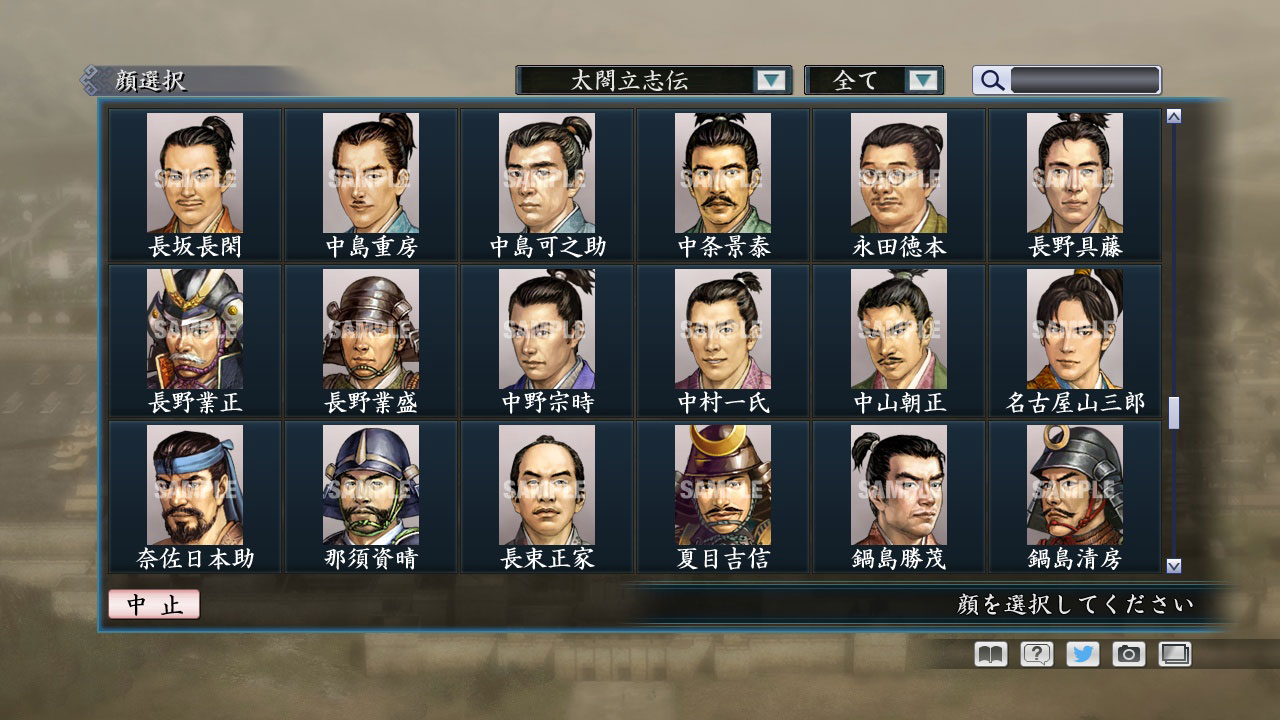
Task: Click the magnifying glass search icon
Action: pyautogui.click(x=990, y=80)
